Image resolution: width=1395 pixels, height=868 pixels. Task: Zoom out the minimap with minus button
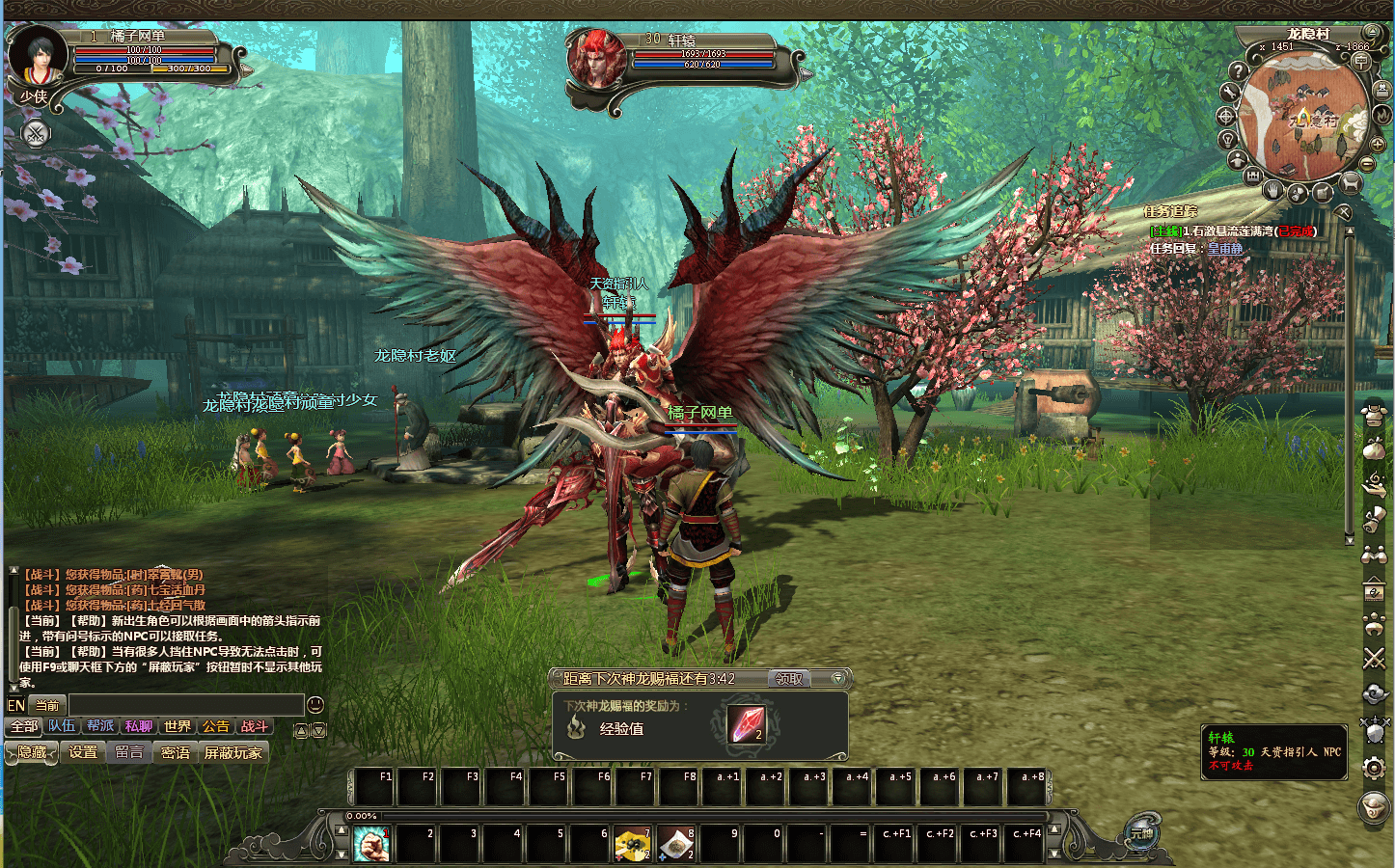pyautogui.click(x=1367, y=165)
